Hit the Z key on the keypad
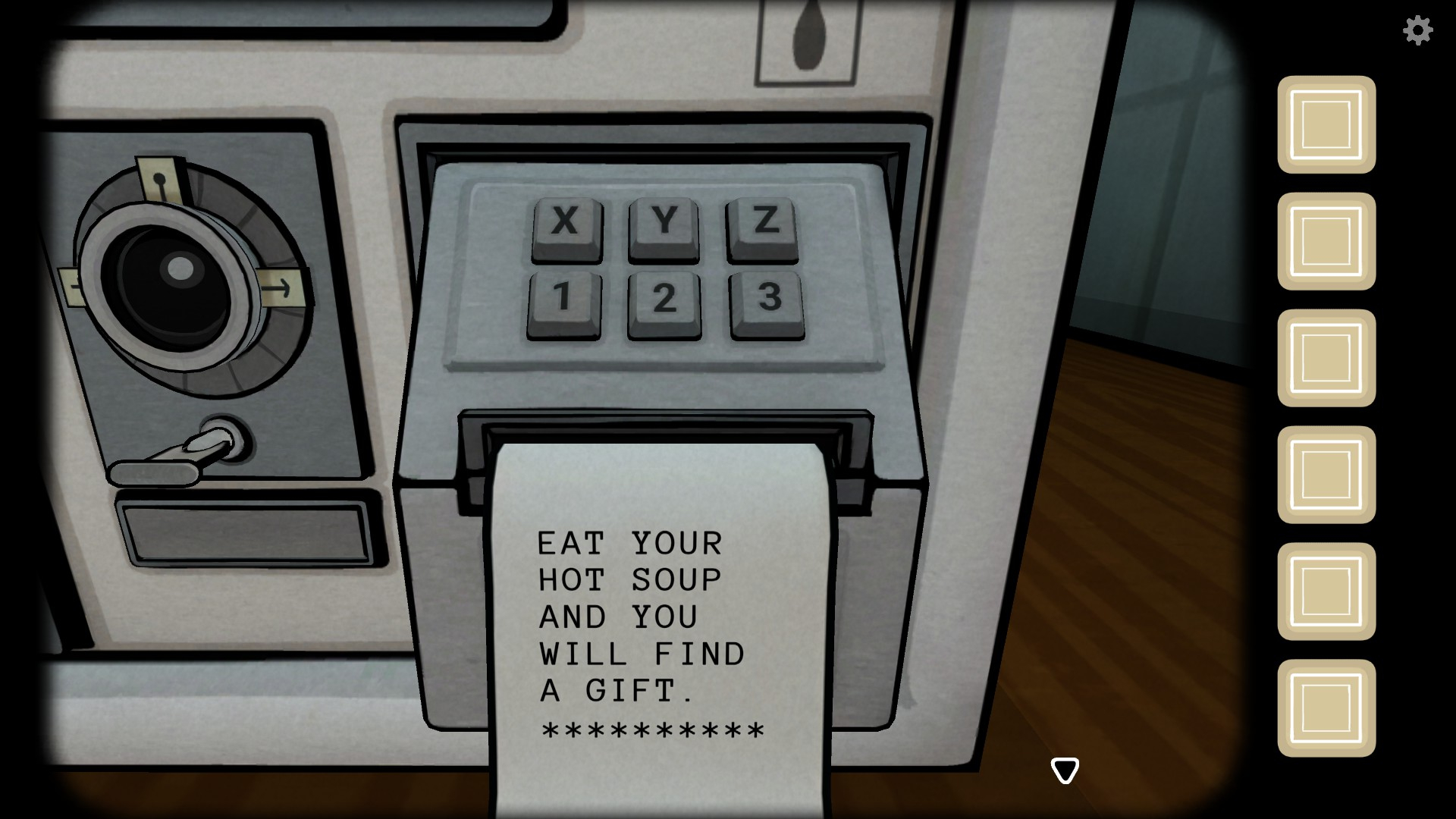The width and height of the screenshot is (1456, 819). (763, 225)
